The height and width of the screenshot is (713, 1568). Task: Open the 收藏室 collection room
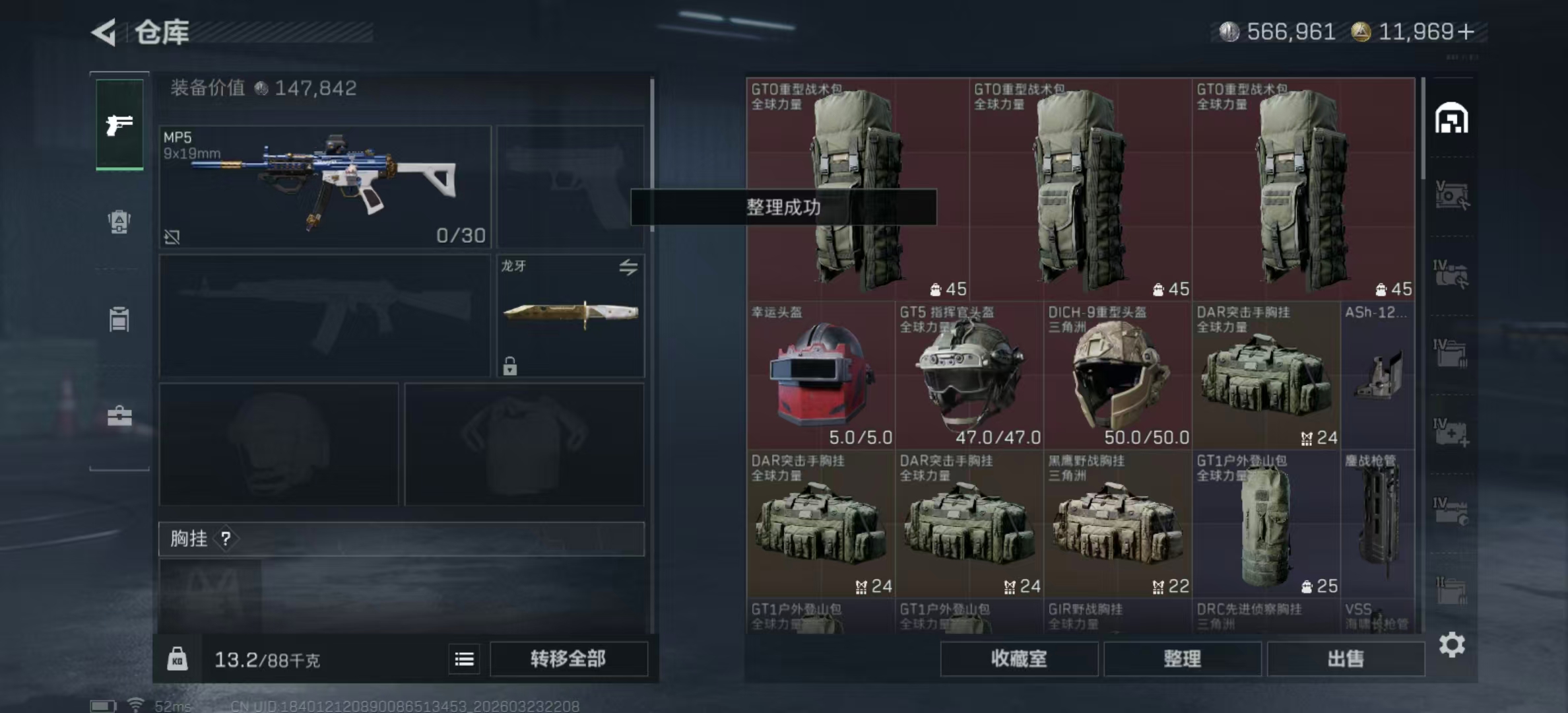tap(1018, 658)
